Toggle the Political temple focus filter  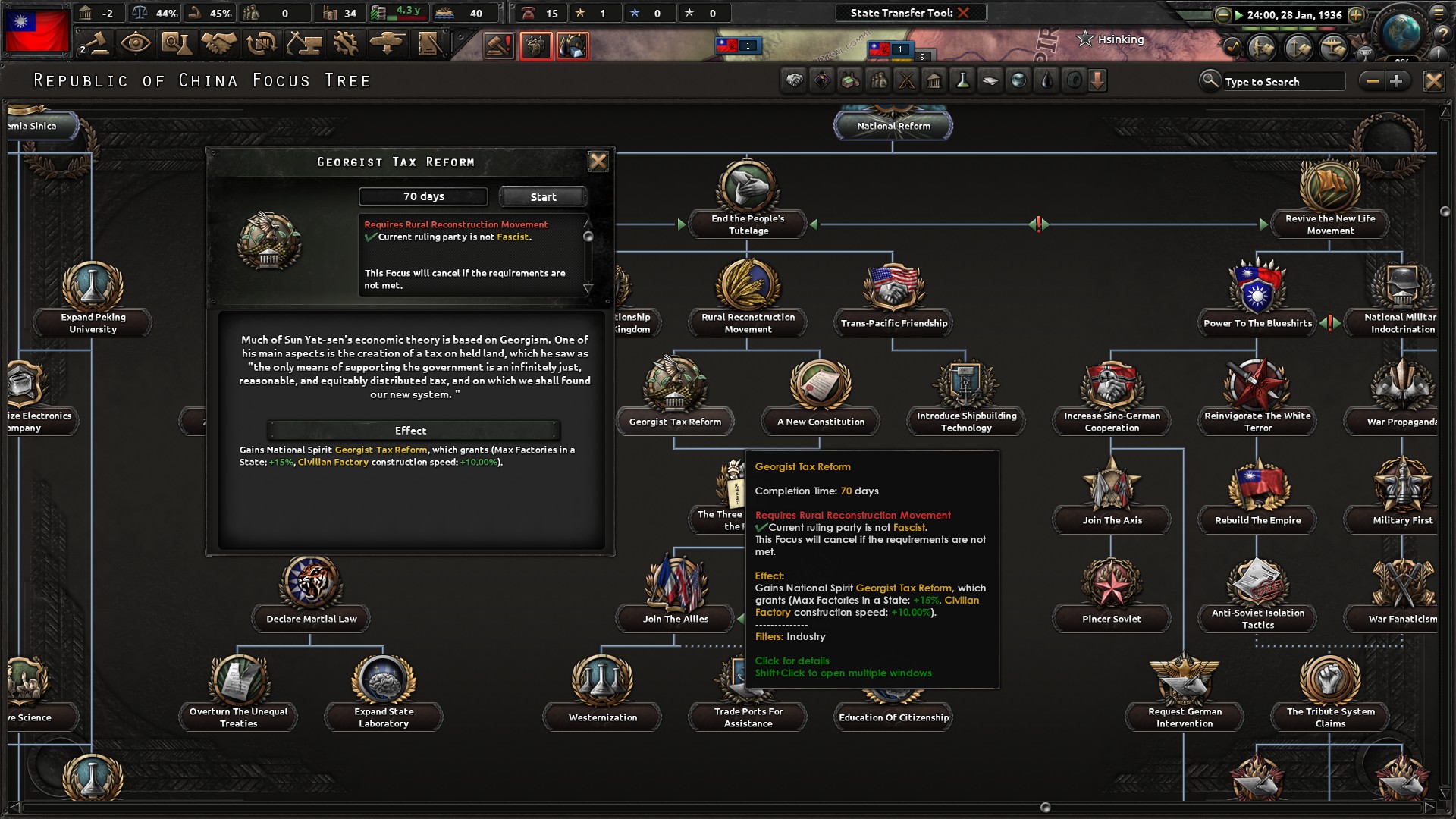934,80
